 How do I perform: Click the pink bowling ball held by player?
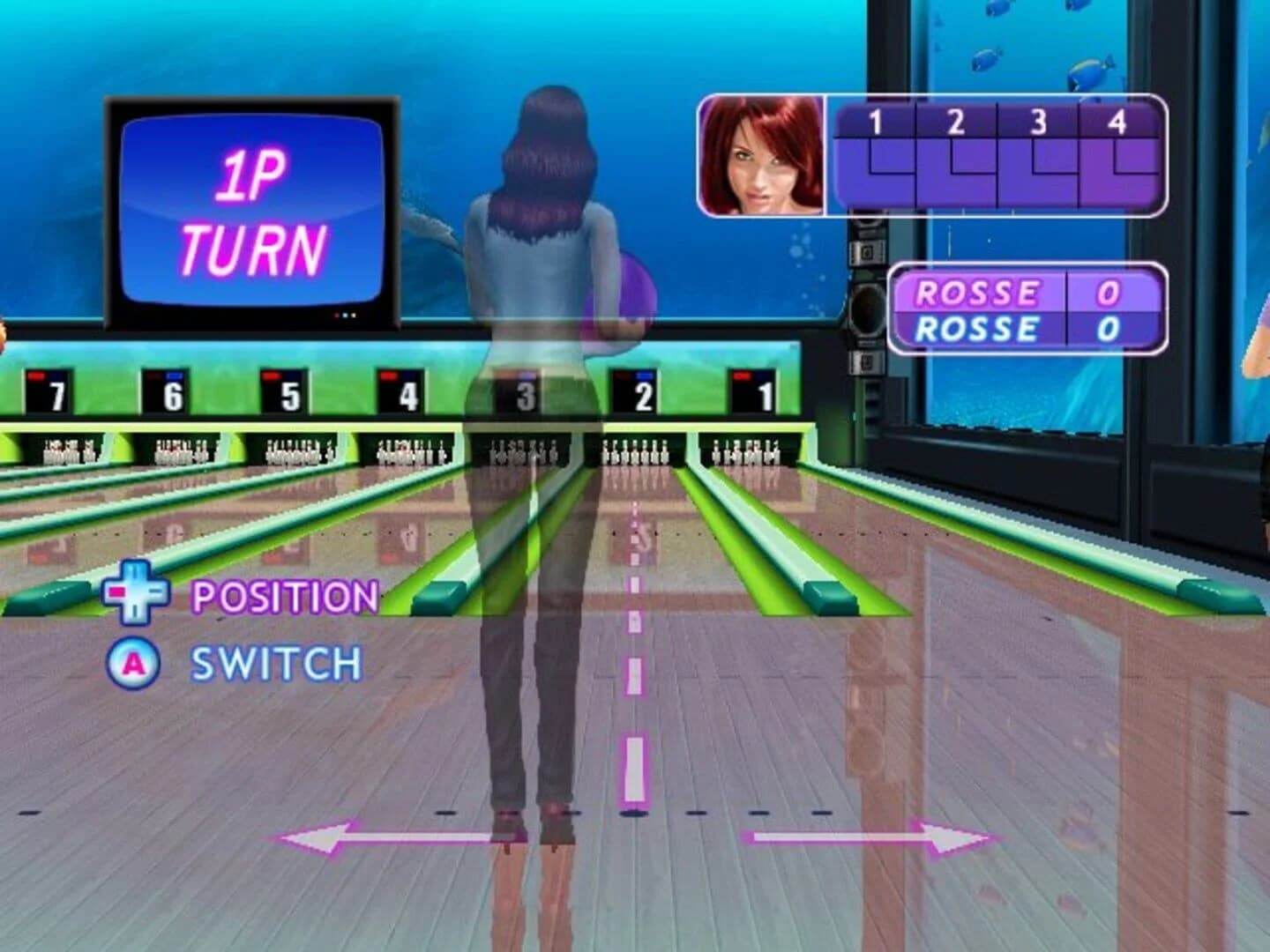[x=632, y=293]
